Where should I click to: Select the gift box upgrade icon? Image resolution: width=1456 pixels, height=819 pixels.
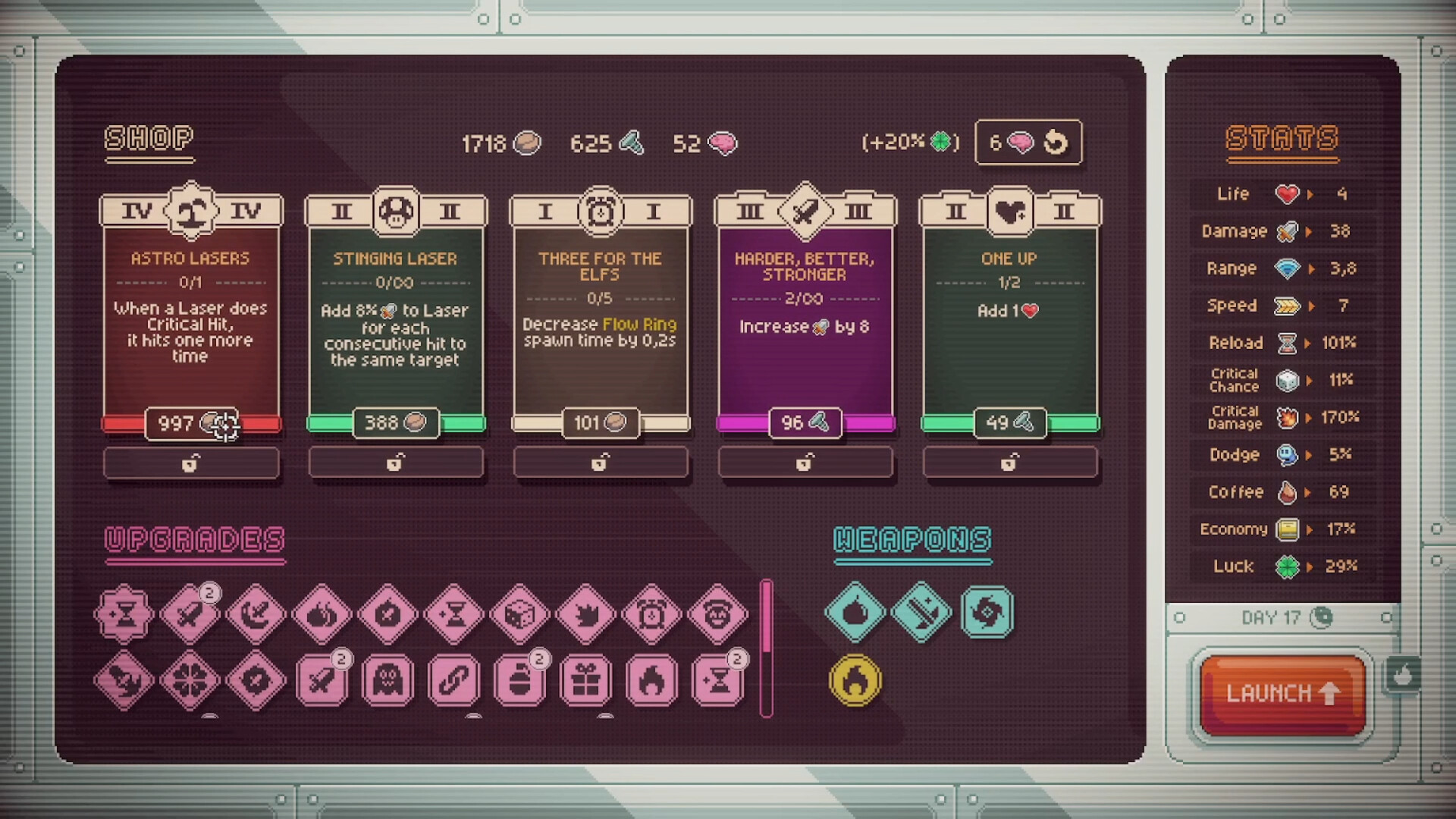586,680
